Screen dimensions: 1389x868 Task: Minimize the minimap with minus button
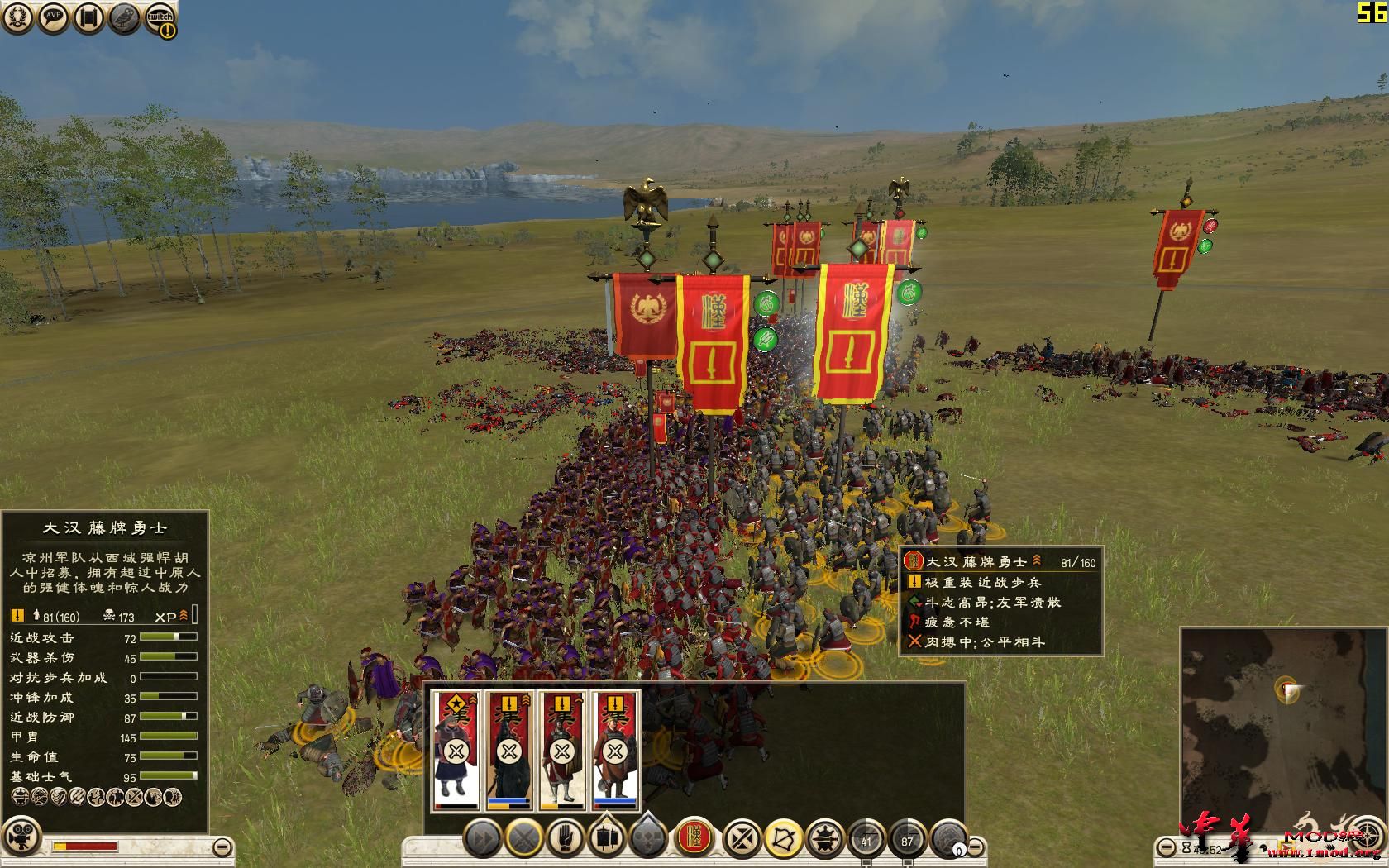point(1166,847)
